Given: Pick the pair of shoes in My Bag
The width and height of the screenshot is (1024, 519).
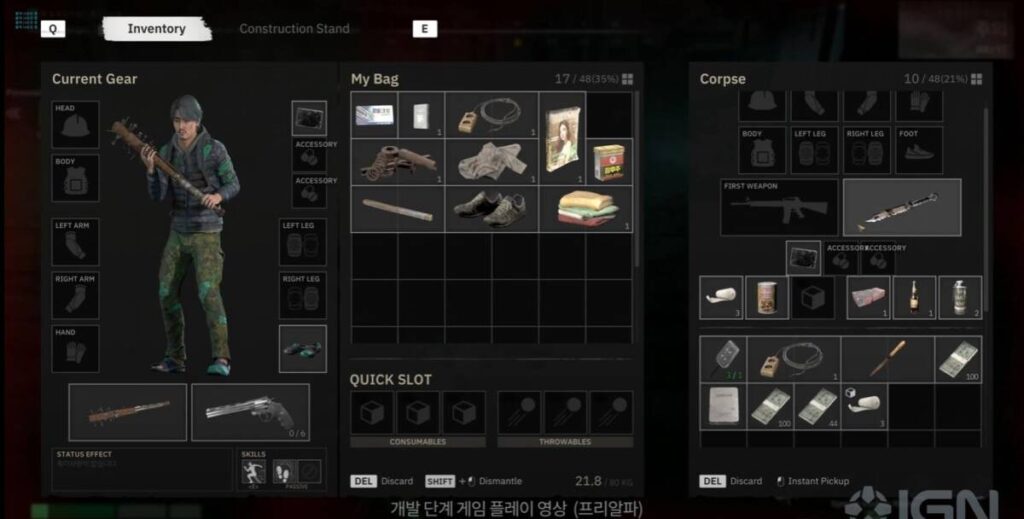Looking at the screenshot, I should (490, 208).
